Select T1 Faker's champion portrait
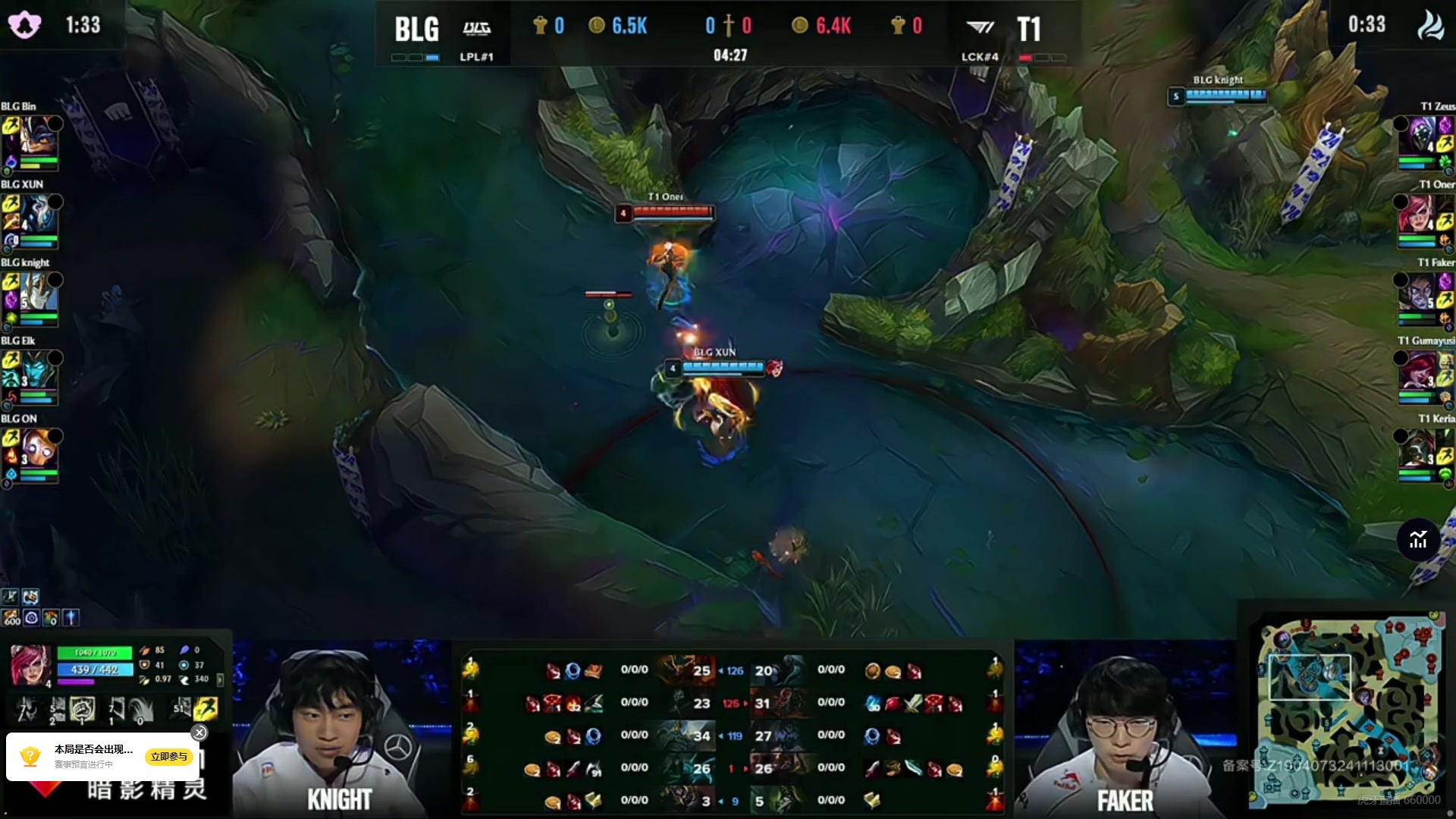Image resolution: width=1456 pixels, height=819 pixels. (1417, 291)
